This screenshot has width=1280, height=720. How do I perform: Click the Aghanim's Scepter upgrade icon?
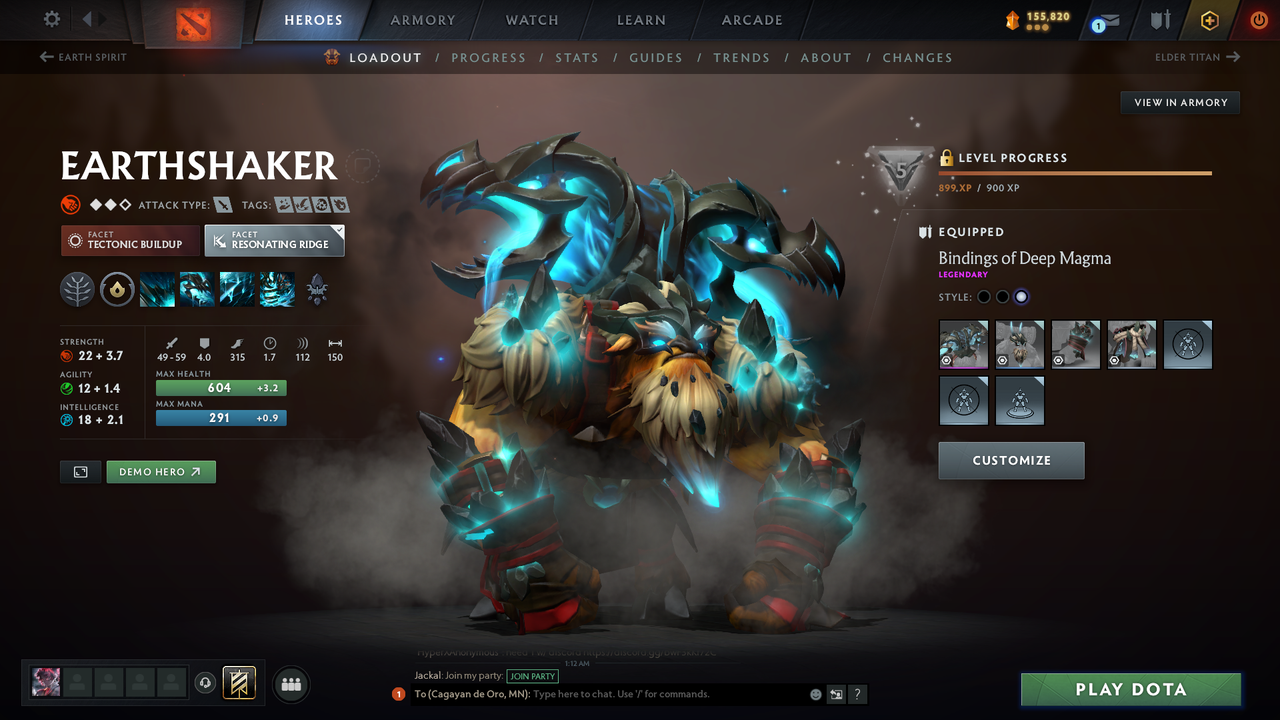[316, 289]
